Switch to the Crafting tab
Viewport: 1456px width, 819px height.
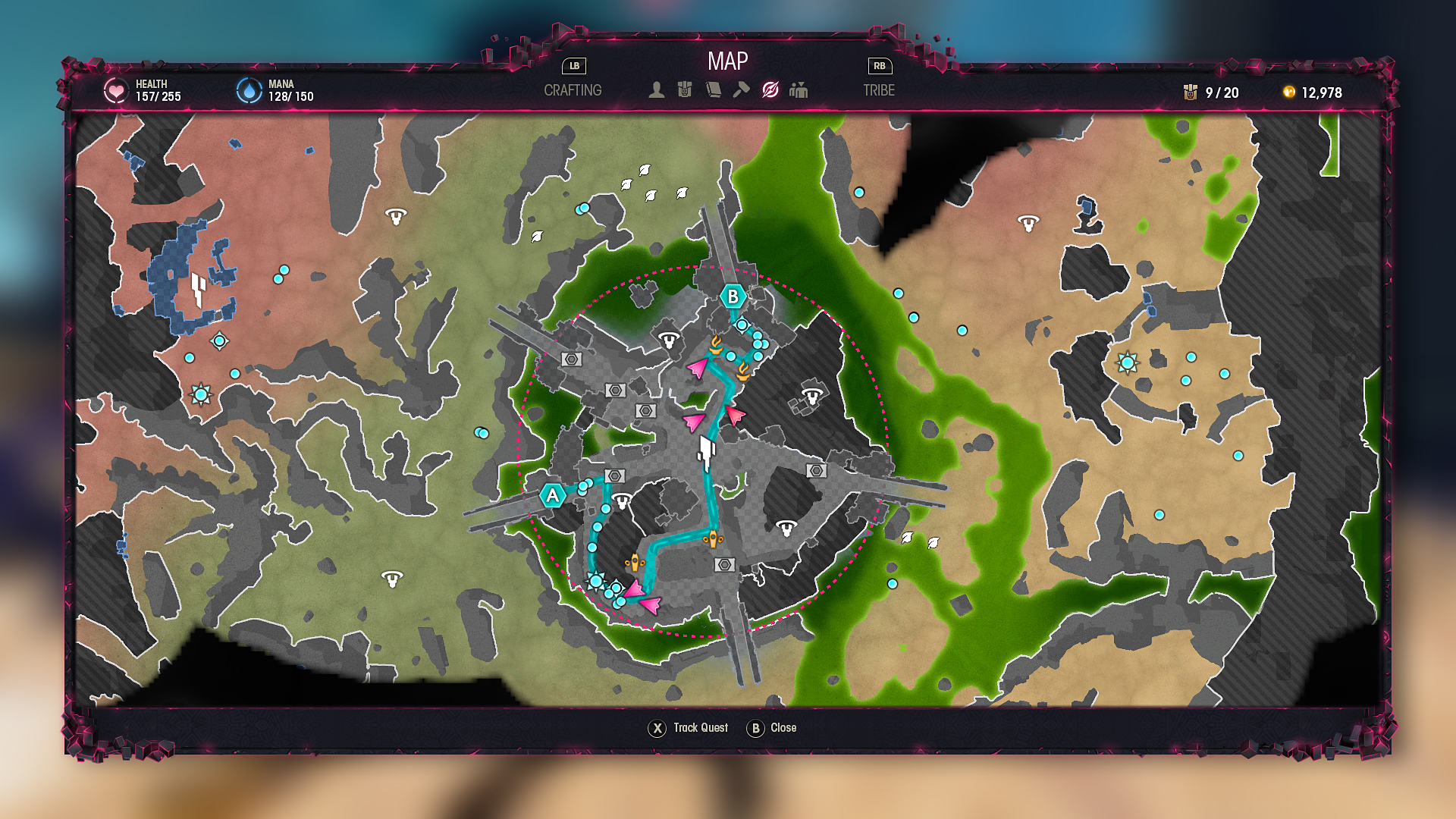(573, 90)
